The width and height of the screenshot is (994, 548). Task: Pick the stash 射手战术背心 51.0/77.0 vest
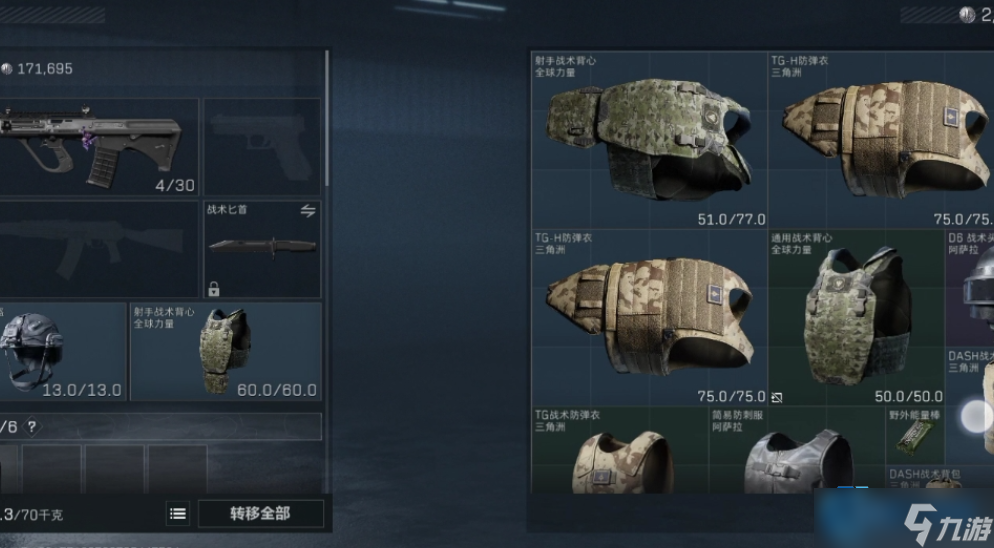point(650,140)
